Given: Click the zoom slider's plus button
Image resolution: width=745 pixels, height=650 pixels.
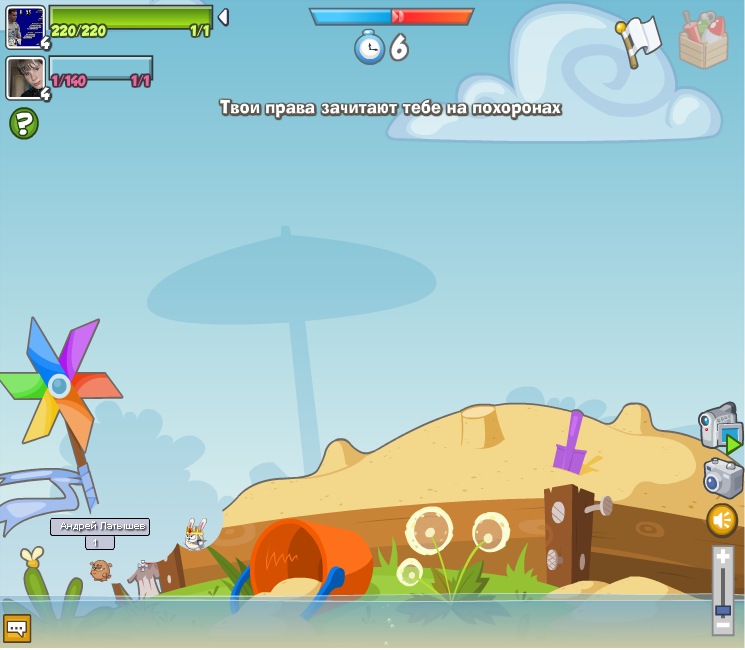Looking at the screenshot, I should pos(723,557).
